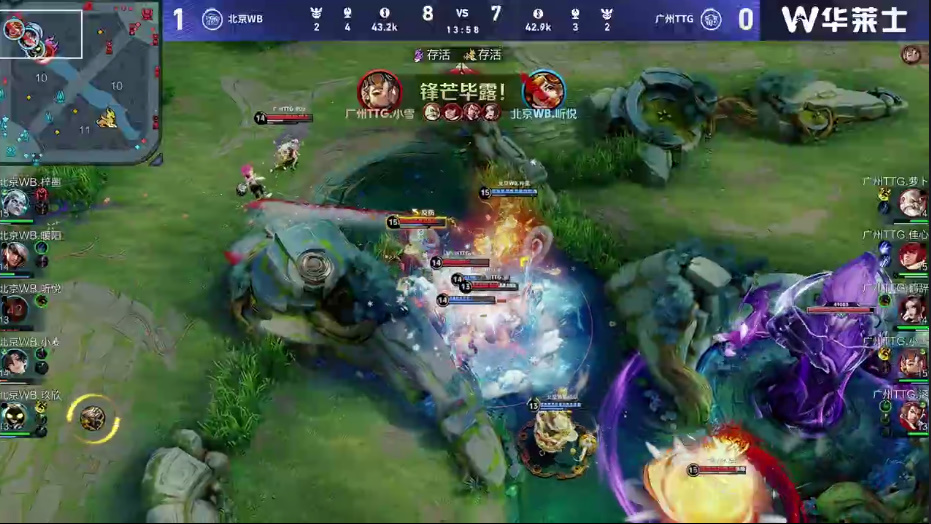Click the 广州TTG.小雪 kill-feed portrait

(x=379, y=91)
